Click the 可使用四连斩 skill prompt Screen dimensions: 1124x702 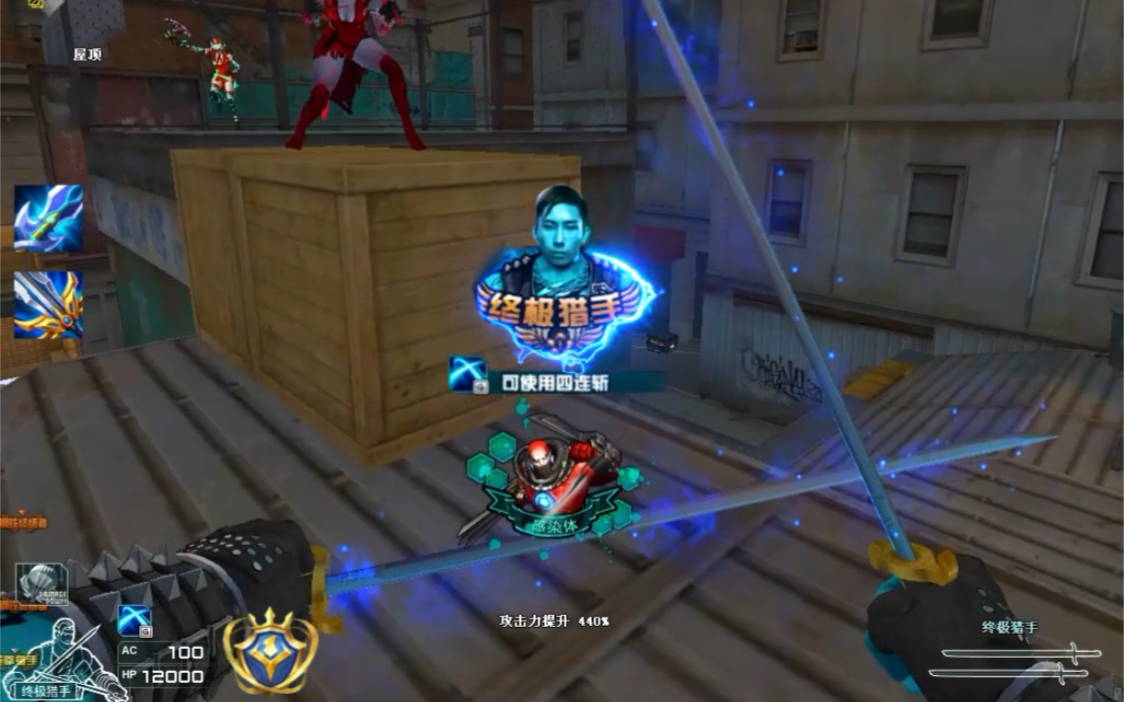pyautogui.click(x=554, y=379)
